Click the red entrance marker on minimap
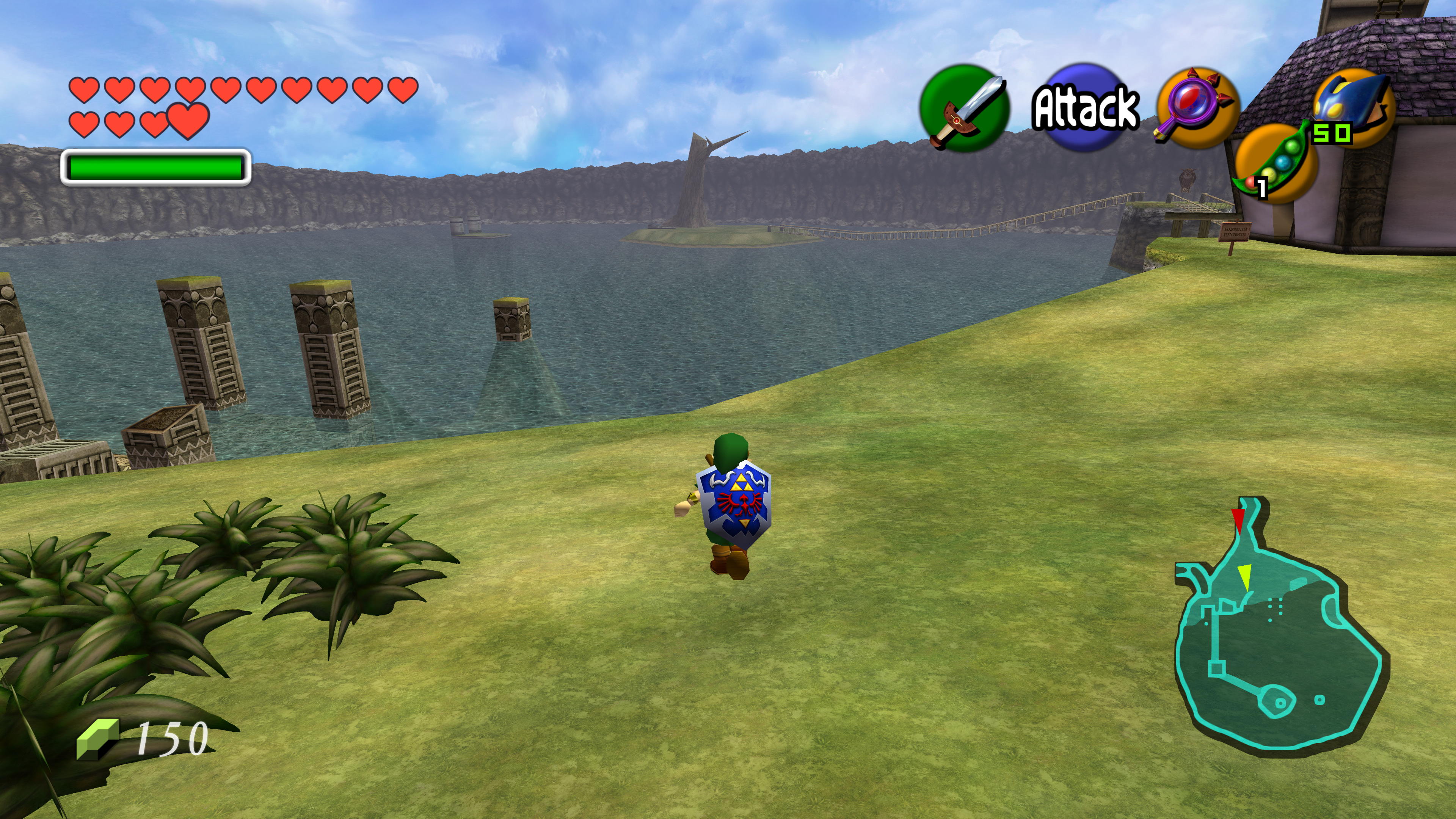Viewport: 1456px width, 819px height. coord(1238,519)
